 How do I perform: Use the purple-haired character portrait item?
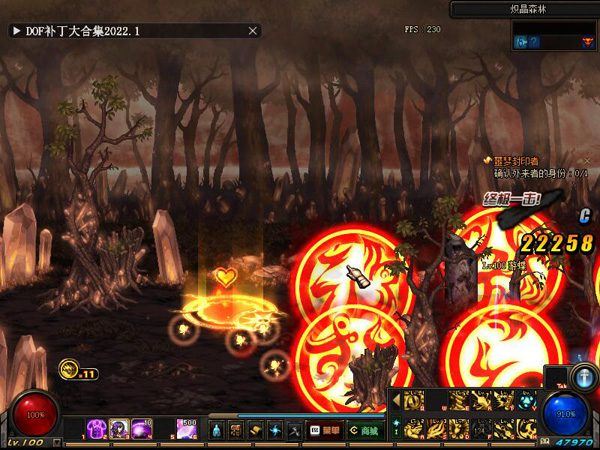119,428
